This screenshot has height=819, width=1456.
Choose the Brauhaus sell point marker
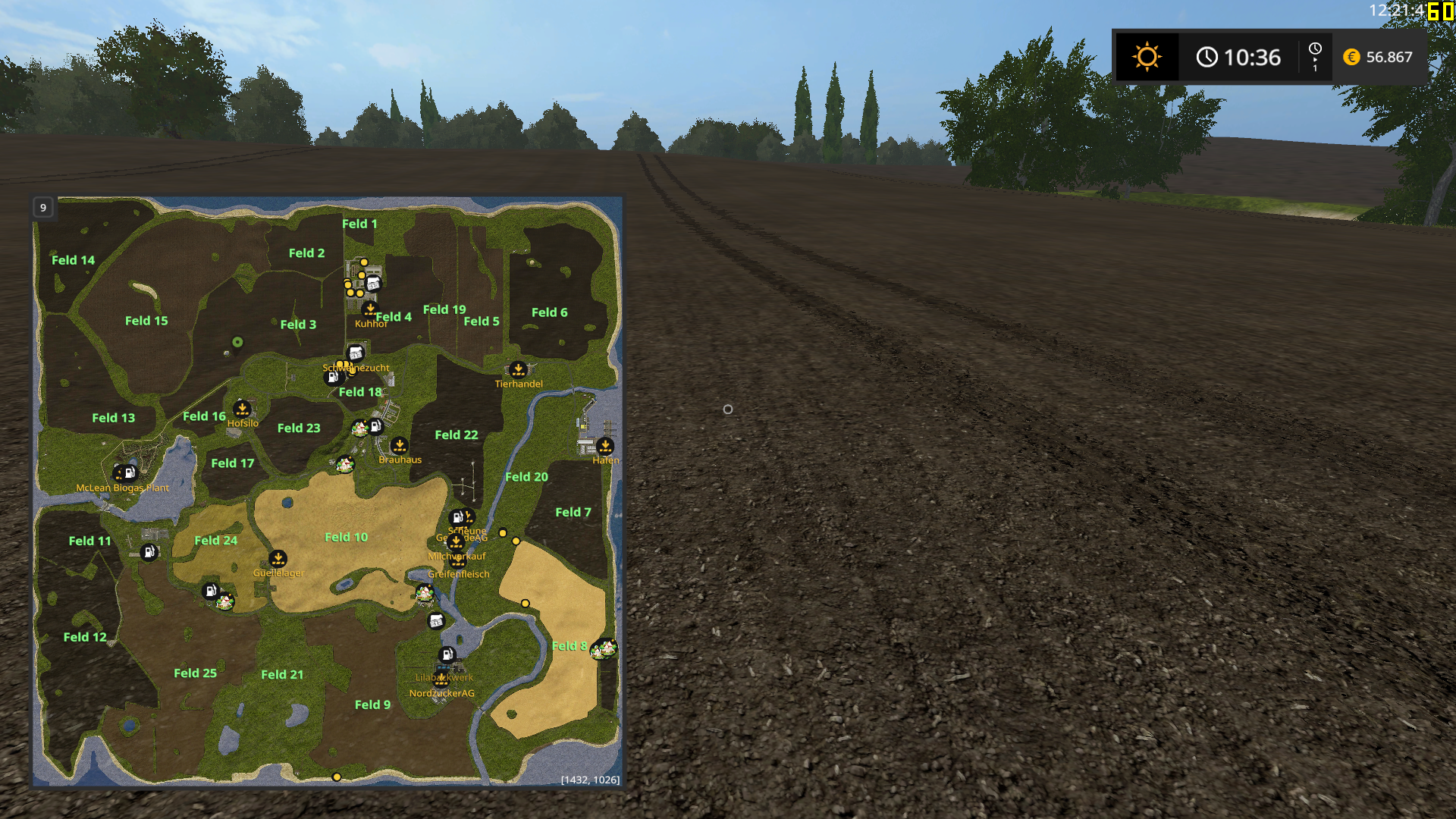(400, 445)
